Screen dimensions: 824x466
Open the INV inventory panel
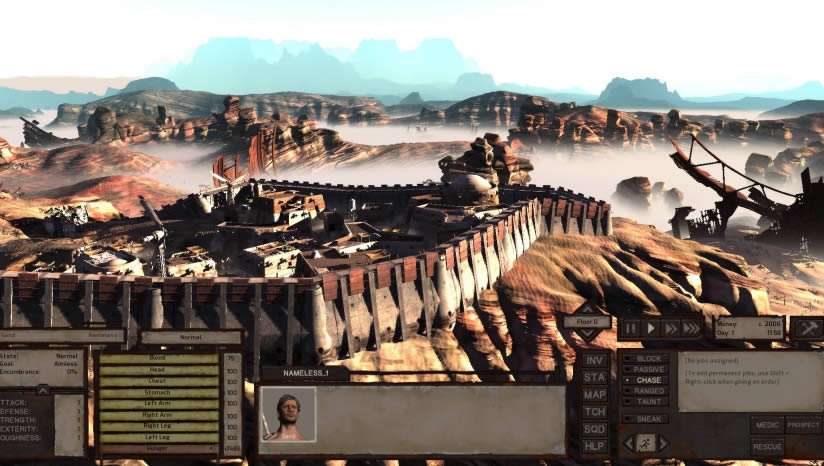pyautogui.click(x=595, y=360)
